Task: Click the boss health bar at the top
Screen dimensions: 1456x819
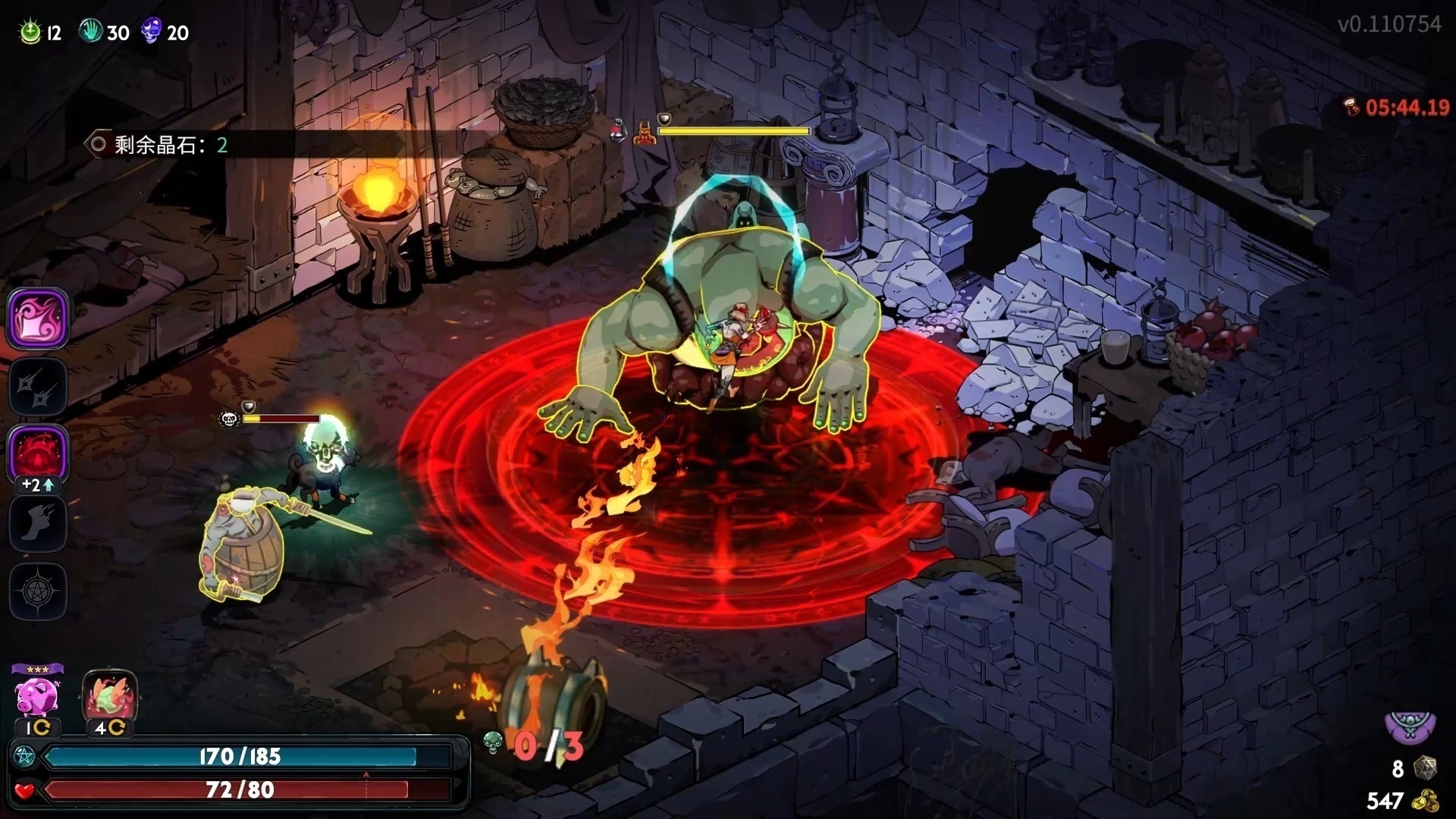Action: [733, 130]
